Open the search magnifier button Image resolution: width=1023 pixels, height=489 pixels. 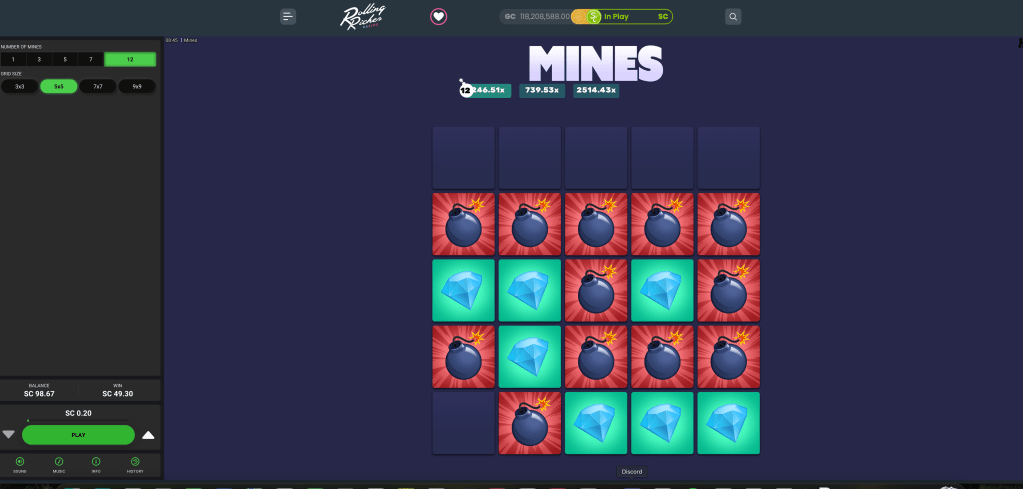733,16
